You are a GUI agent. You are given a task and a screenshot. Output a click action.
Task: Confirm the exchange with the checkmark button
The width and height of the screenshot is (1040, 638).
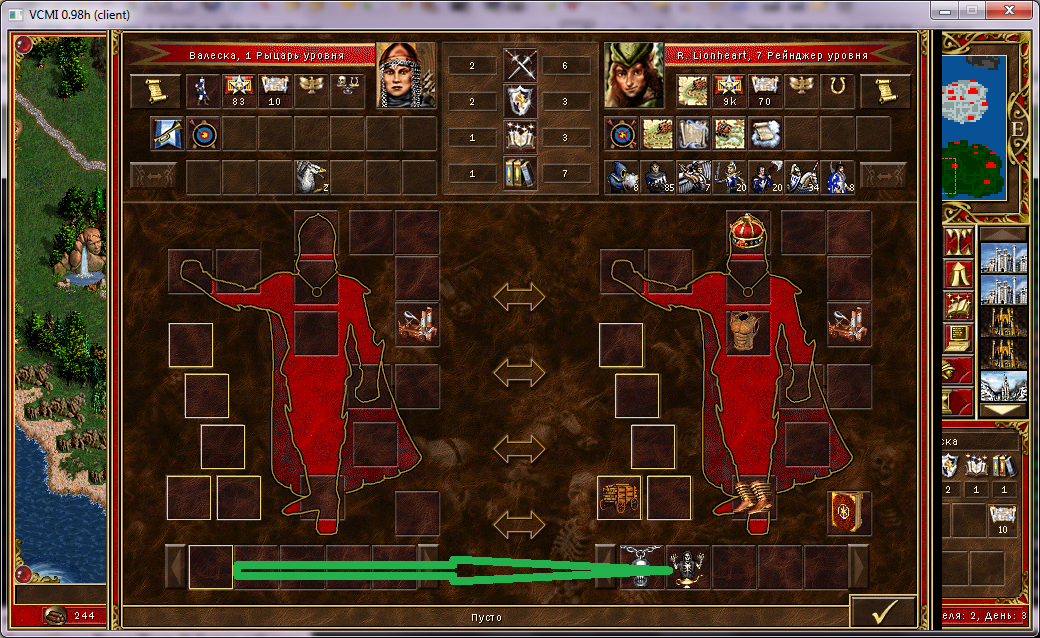883,610
